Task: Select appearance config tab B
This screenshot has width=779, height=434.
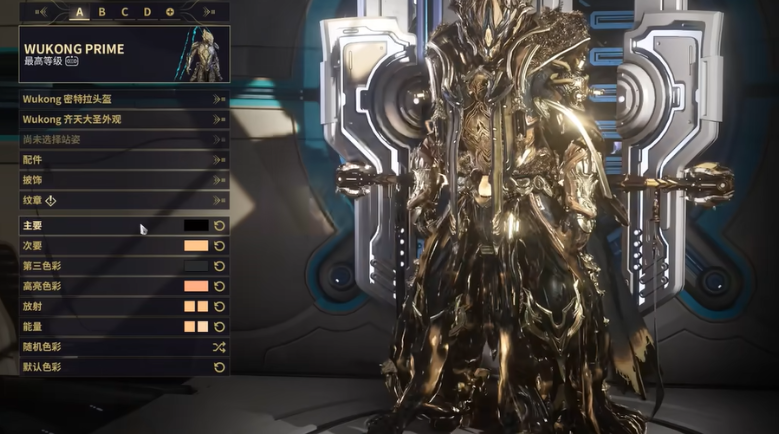Action: click(x=102, y=12)
